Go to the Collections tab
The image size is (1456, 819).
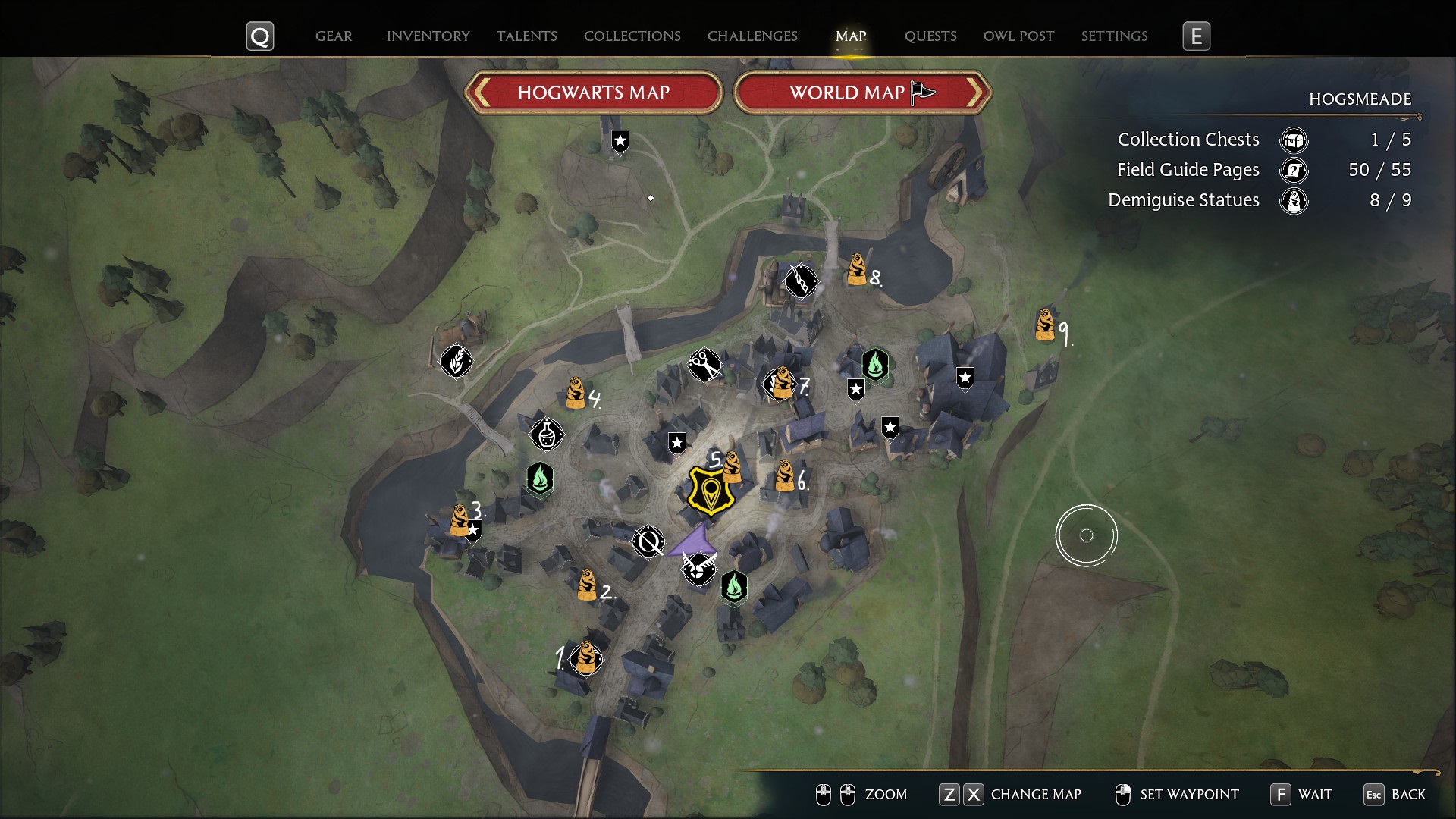(632, 36)
